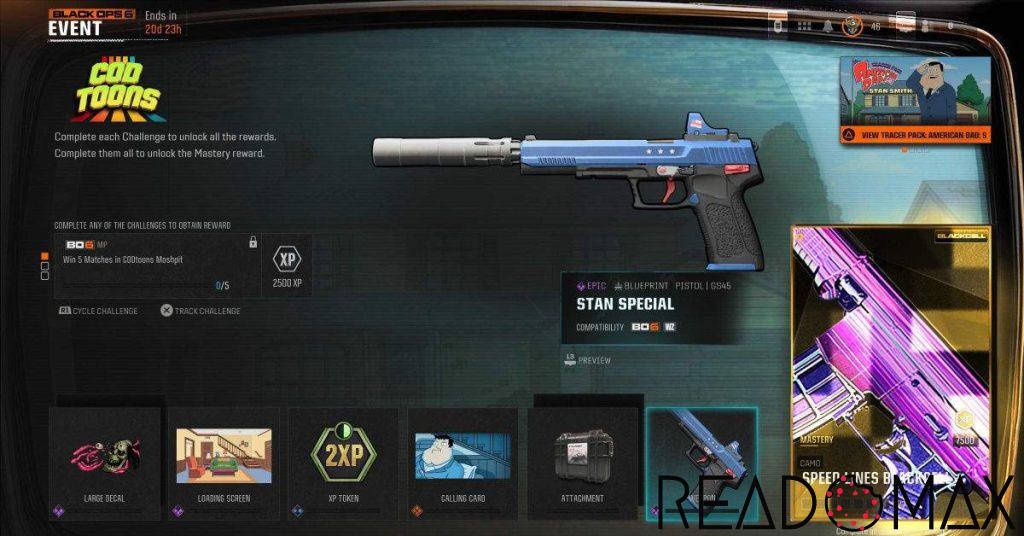Image resolution: width=1024 pixels, height=536 pixels.
Task: Open the grid menu icon in top bar
Action: 804,25
